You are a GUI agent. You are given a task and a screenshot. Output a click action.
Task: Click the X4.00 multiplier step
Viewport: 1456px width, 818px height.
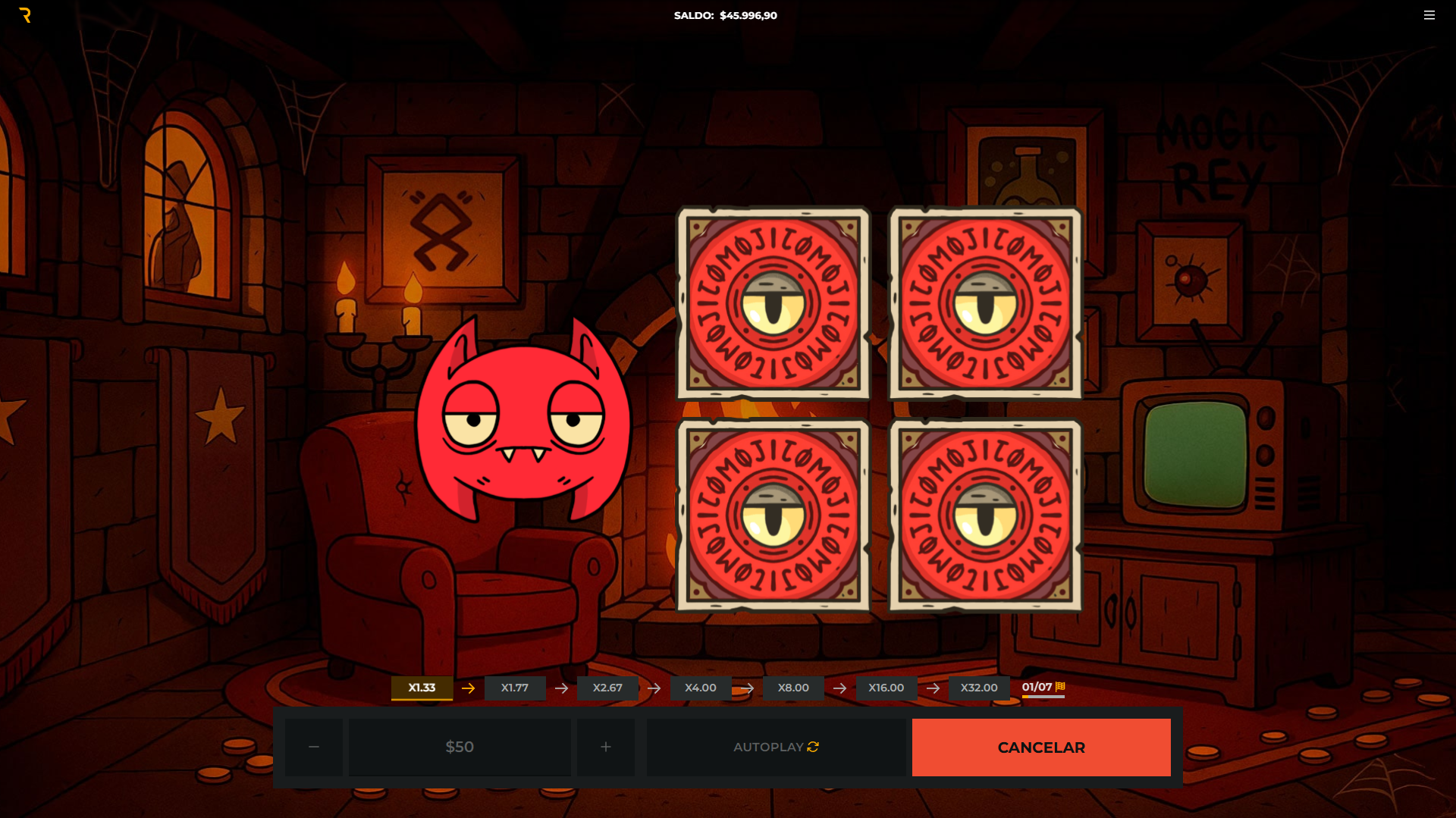tap(700, 688)
